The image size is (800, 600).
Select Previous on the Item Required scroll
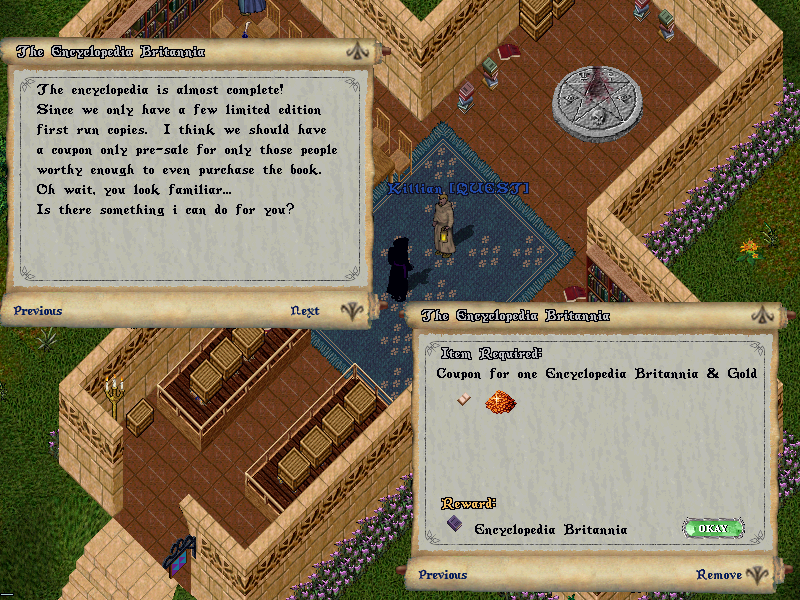pyautogui.click(x=443, y=575)
